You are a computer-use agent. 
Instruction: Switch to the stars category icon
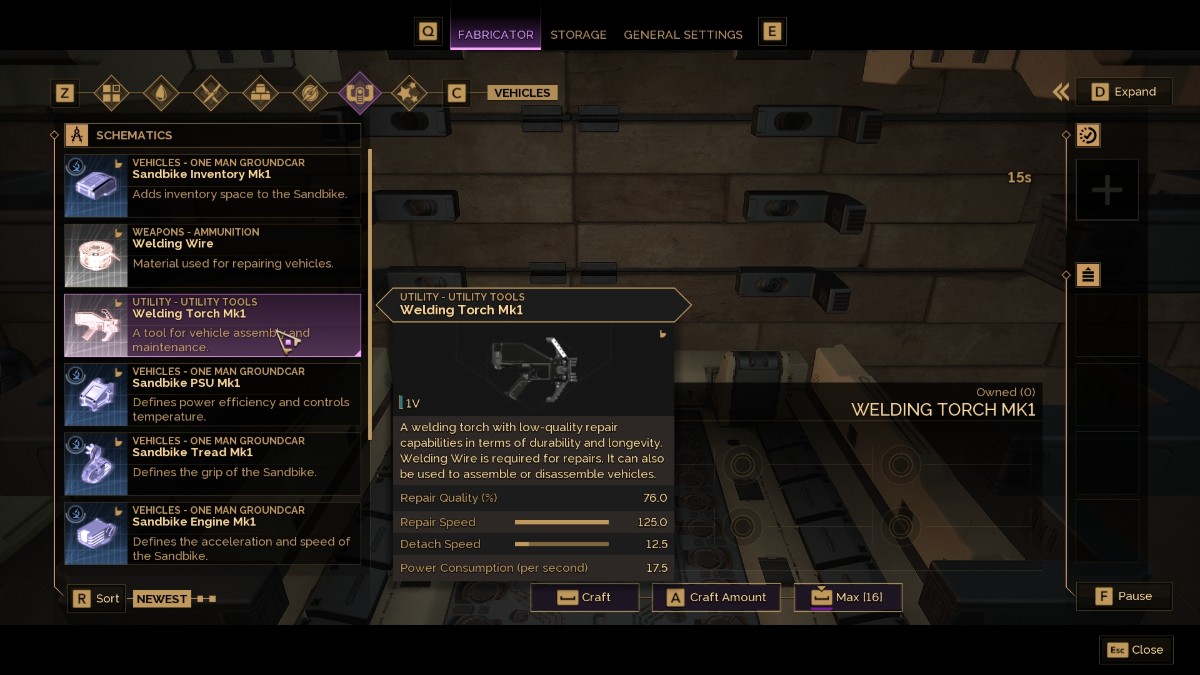(x=408, y=93)
